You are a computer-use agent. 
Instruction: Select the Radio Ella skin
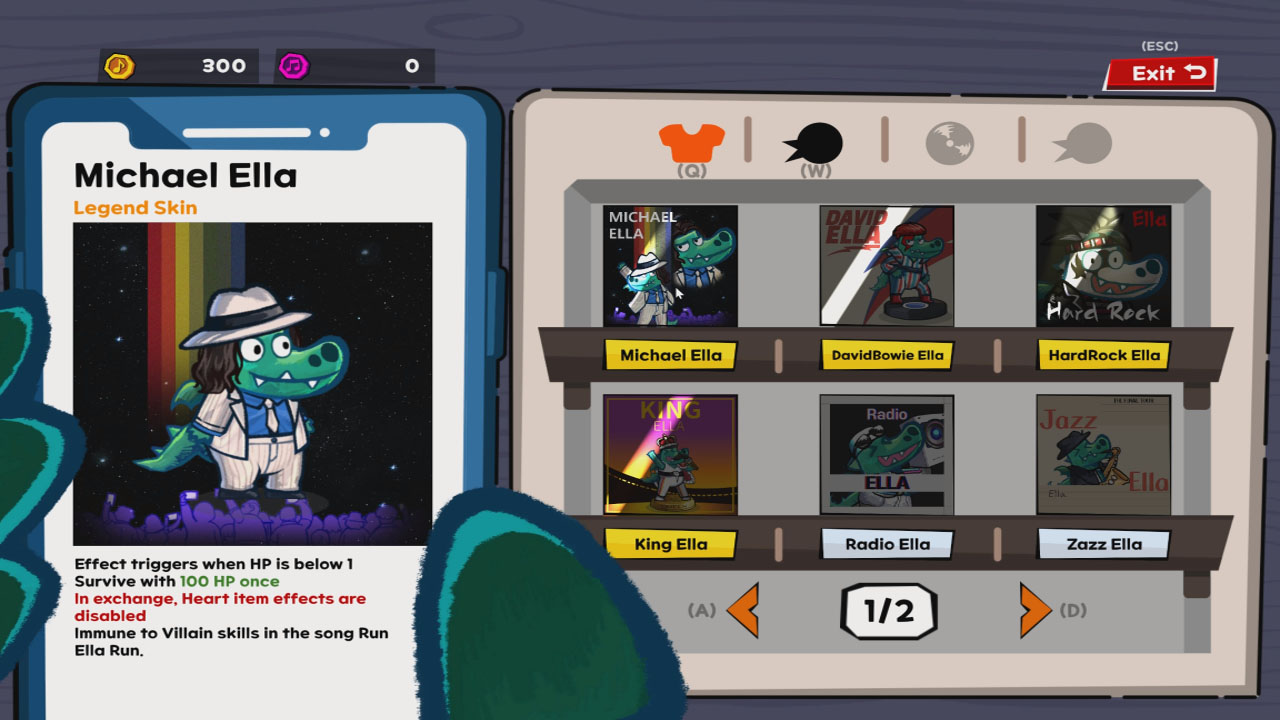[x=887, y=544]
